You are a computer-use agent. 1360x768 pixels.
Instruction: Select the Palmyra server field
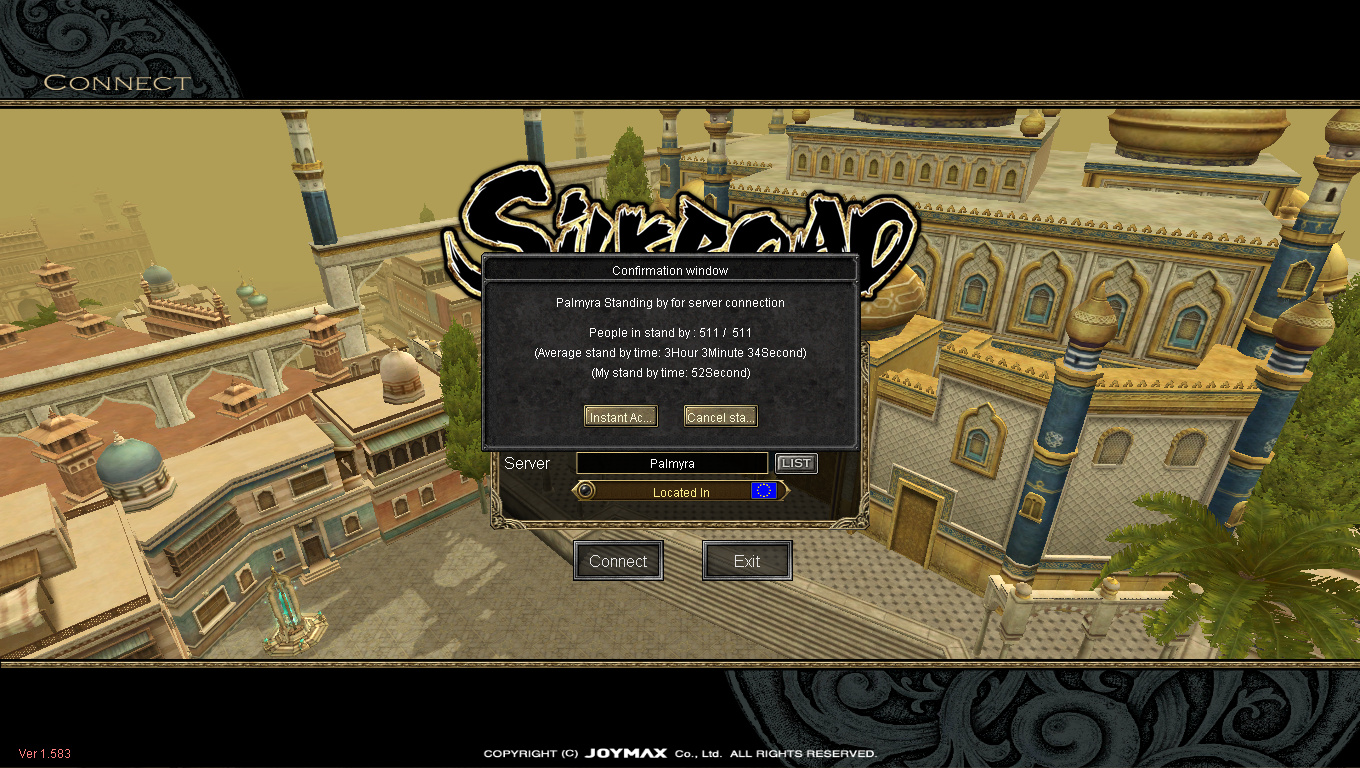click(x=672, y=463)
